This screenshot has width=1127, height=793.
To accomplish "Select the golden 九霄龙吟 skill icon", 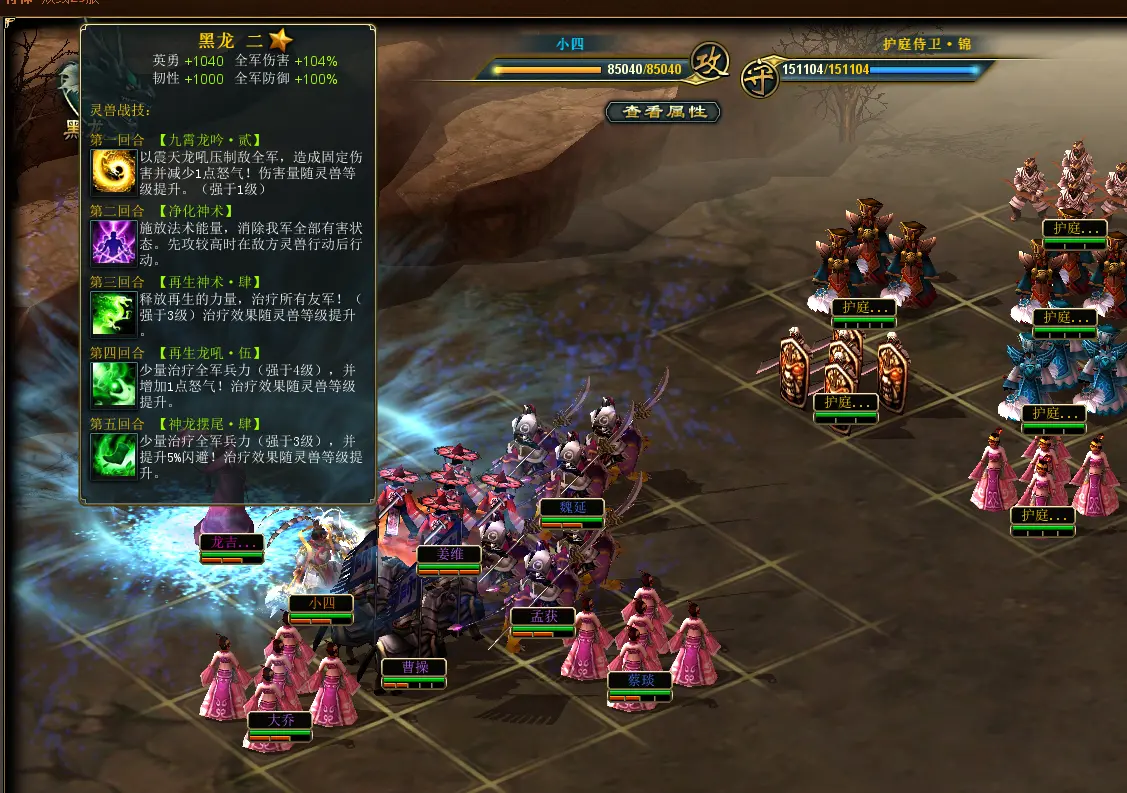I will 113,171.
